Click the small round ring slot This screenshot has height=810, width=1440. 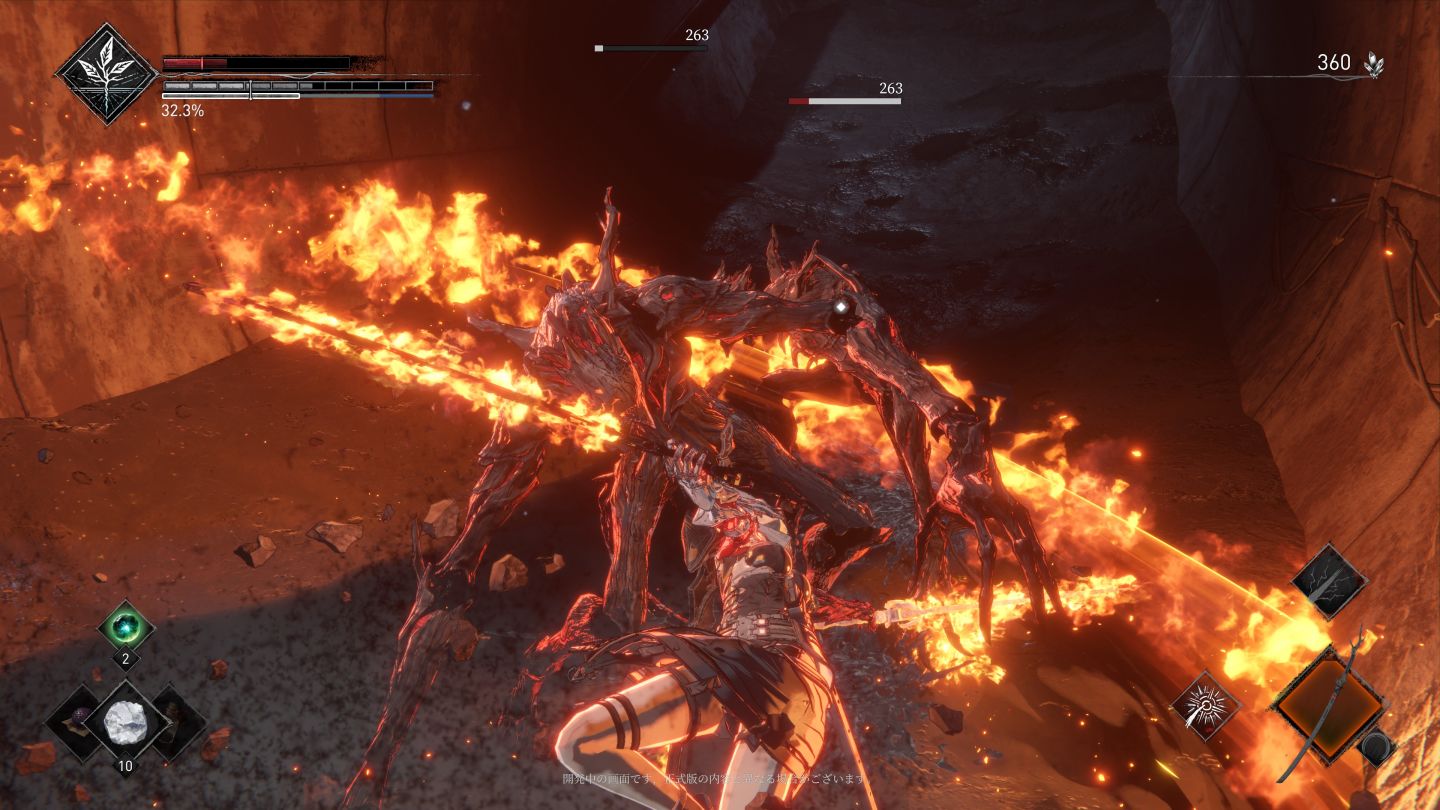[1379, 745]
